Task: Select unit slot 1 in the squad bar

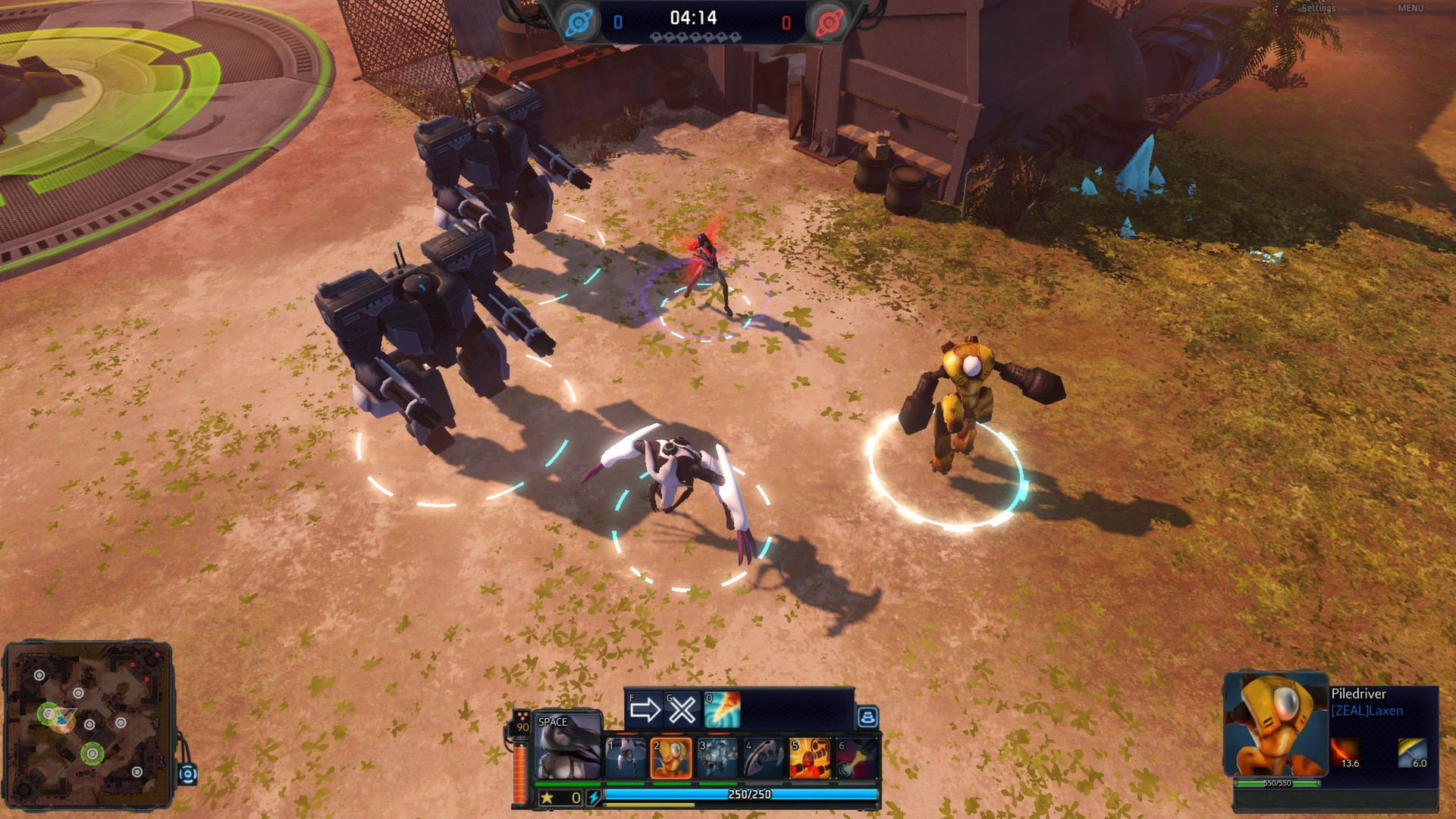Action: [x=626, y=758]
